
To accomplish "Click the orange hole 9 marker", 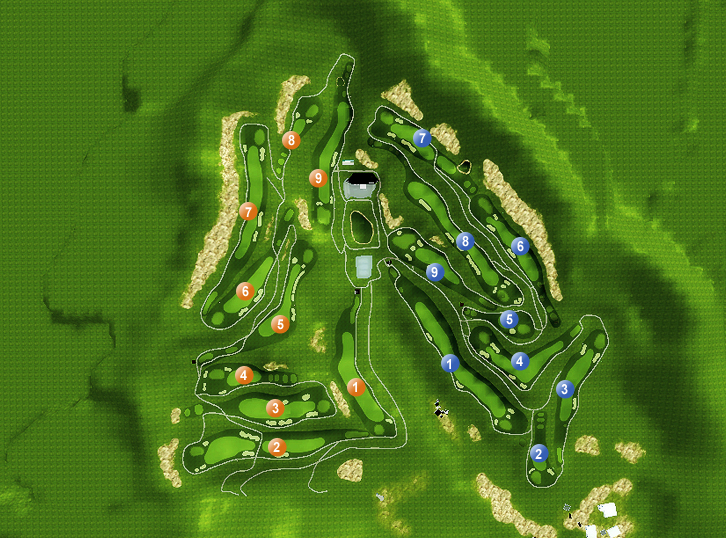I will pyautogui.click(x=318, y=179).
